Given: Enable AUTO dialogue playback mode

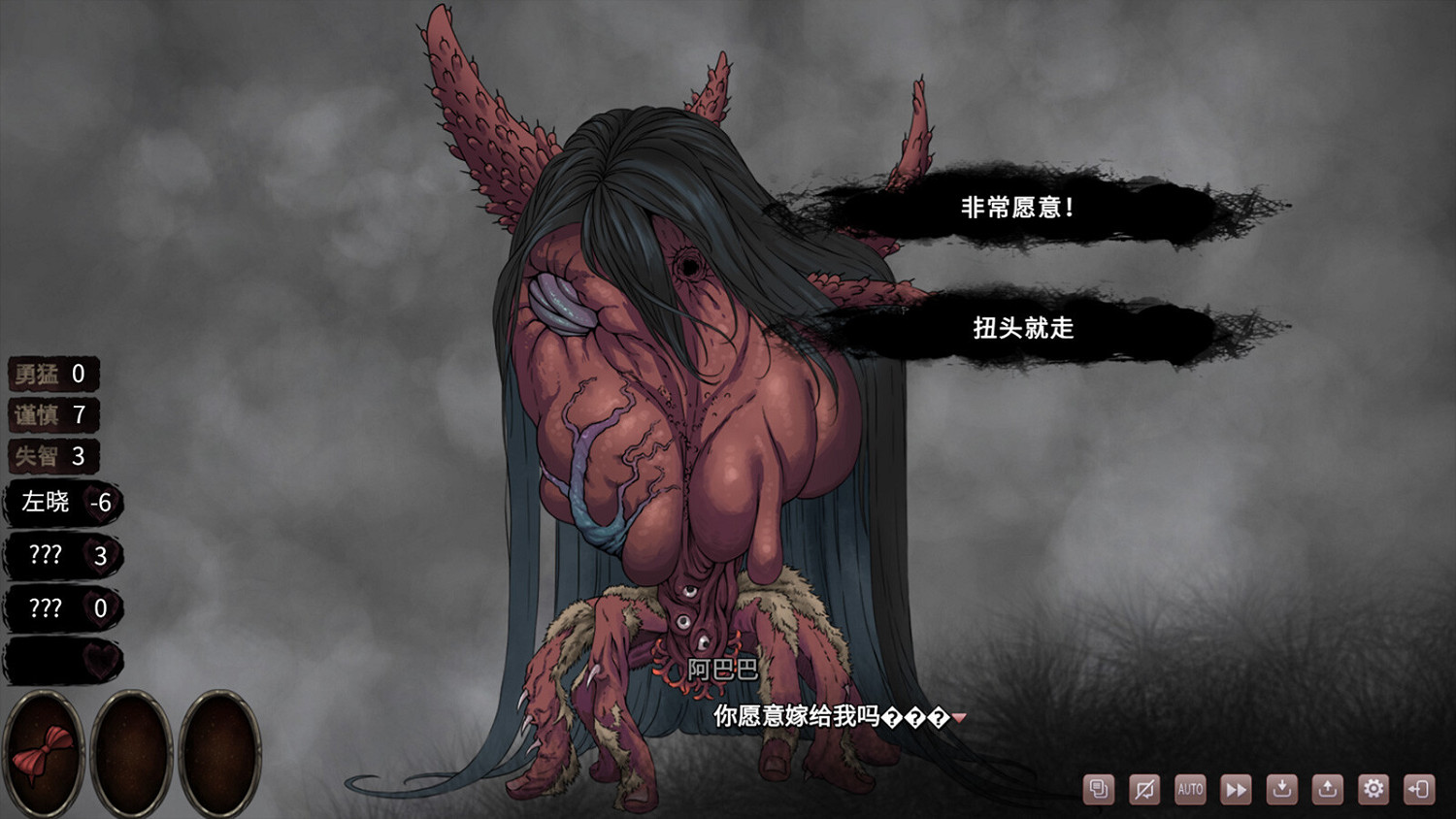Looking at the screenshot, I should coord(1190,789).
